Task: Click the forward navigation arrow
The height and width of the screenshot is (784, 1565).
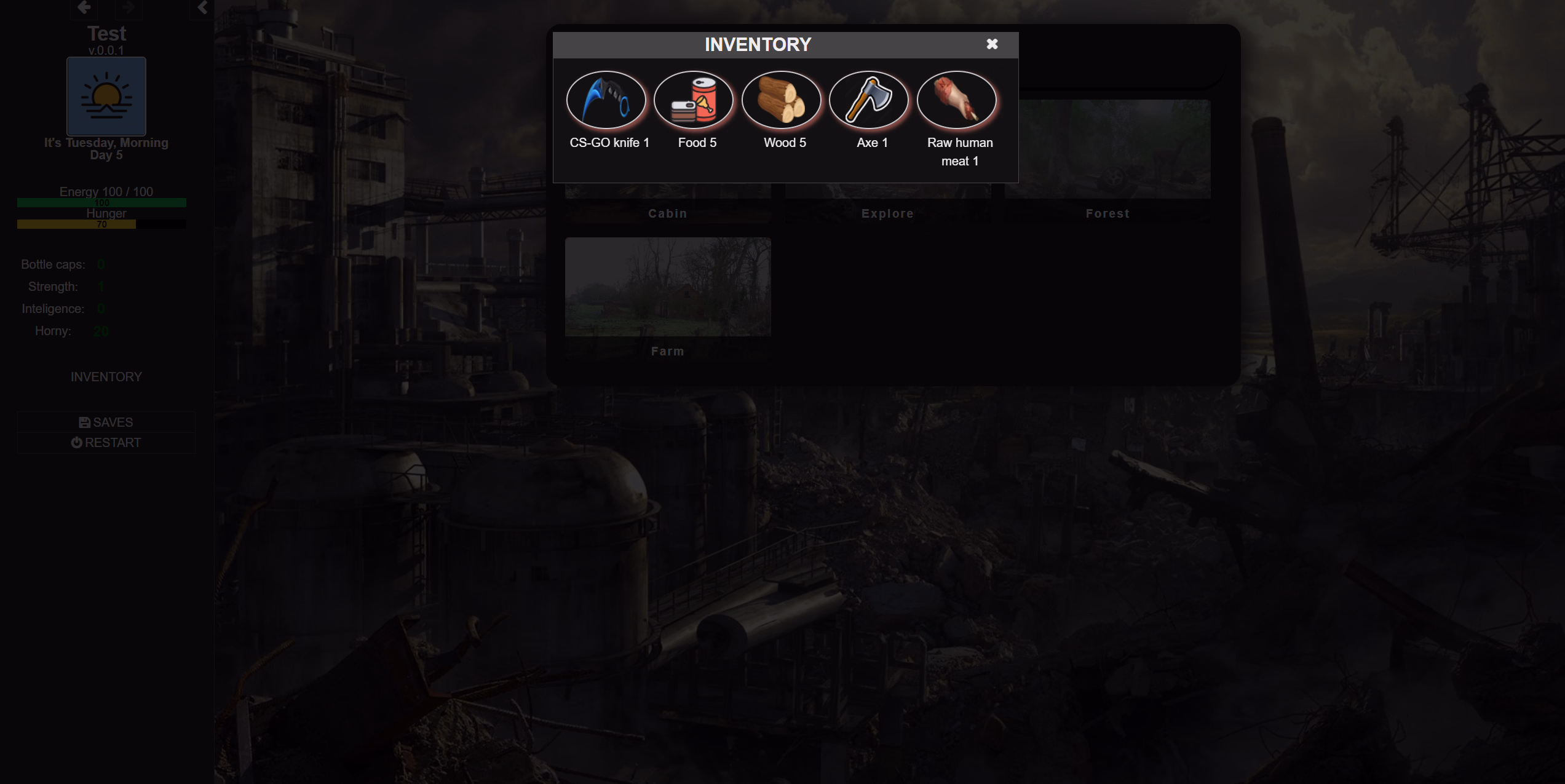Action: tap(129, 6)
